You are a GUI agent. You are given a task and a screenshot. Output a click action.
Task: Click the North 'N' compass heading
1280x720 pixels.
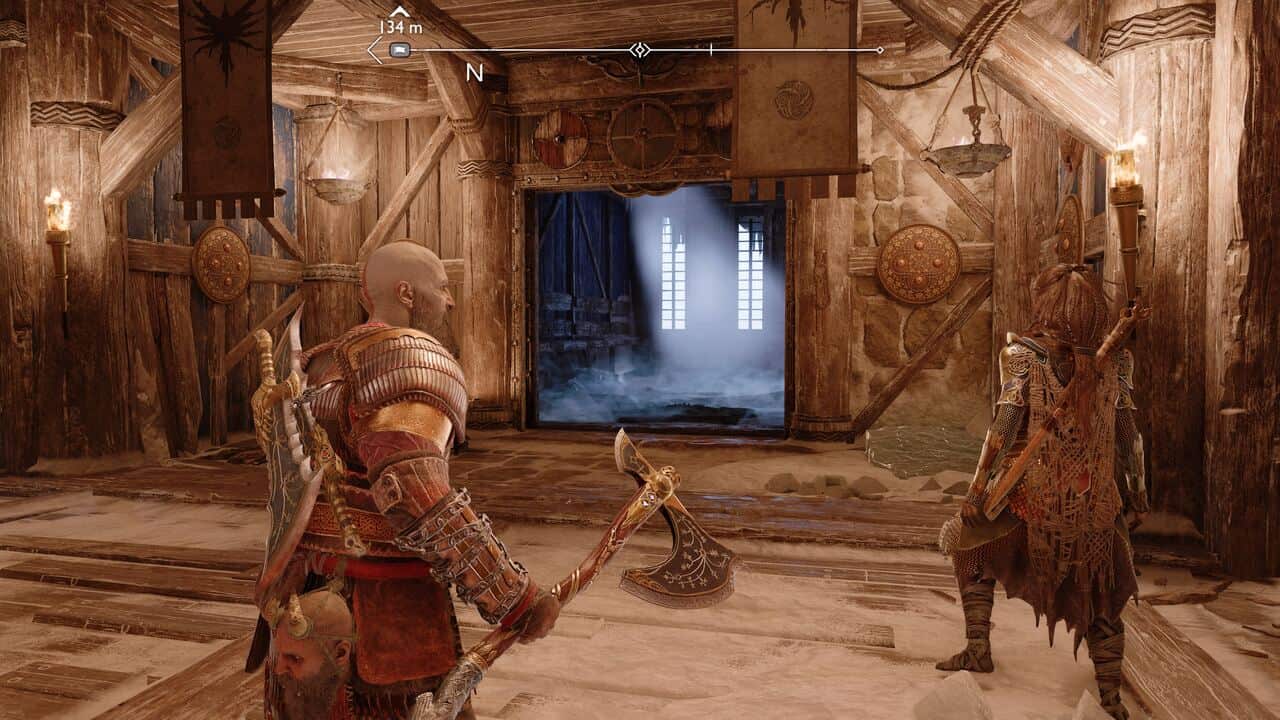tap(474, 73)
